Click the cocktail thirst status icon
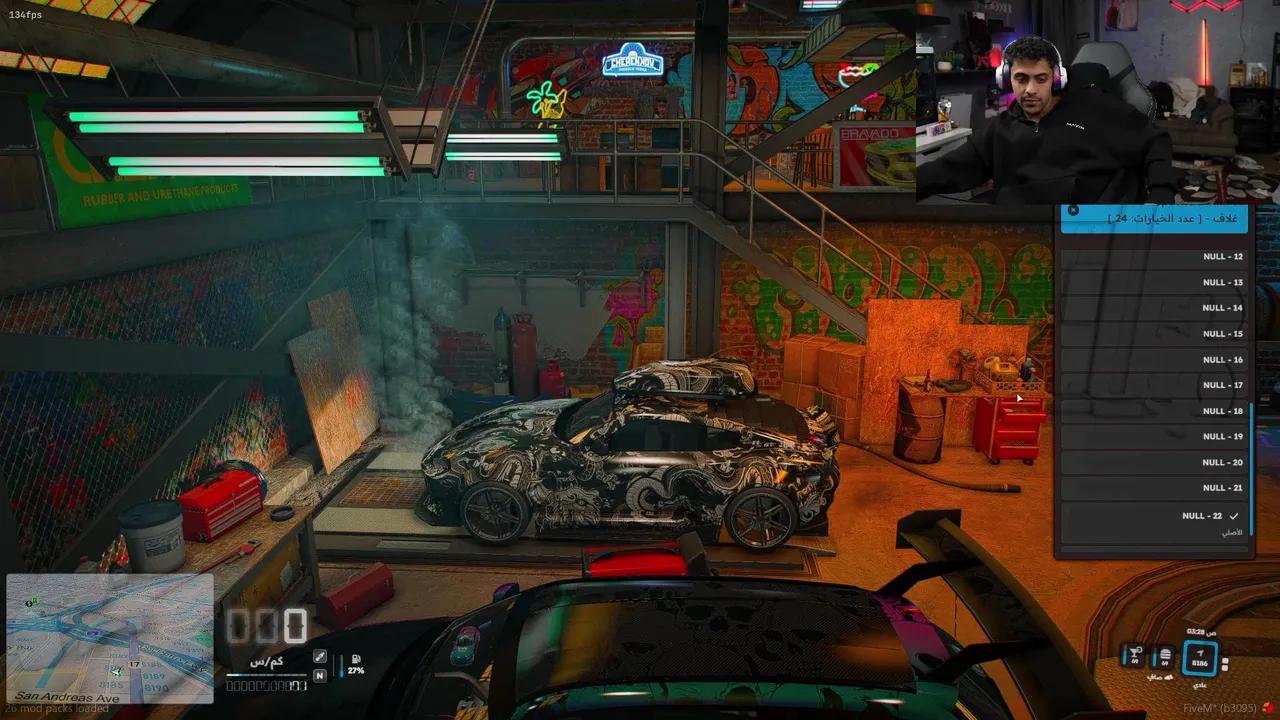 click(x=1135, y=657)
